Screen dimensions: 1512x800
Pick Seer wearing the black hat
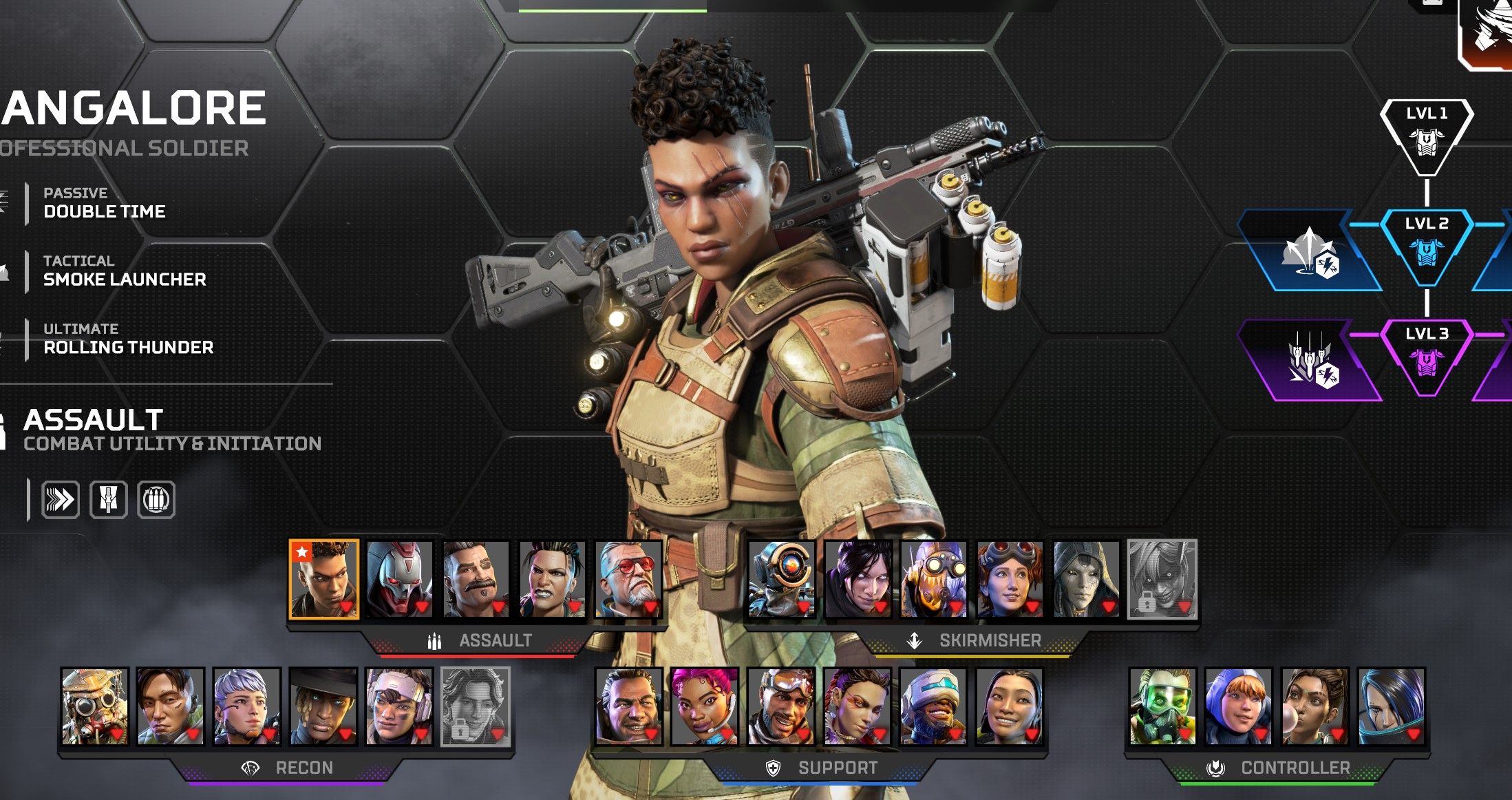323,706
